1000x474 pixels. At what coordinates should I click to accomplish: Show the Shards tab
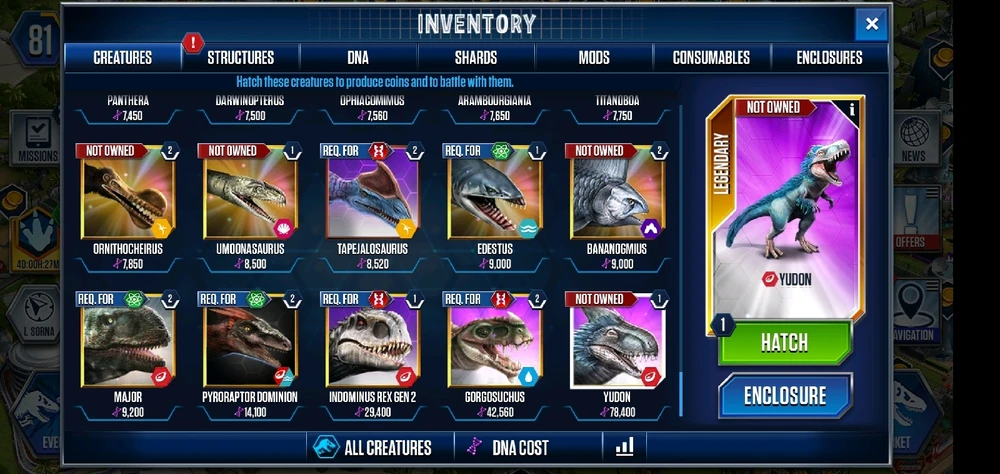tap(476, 57)
